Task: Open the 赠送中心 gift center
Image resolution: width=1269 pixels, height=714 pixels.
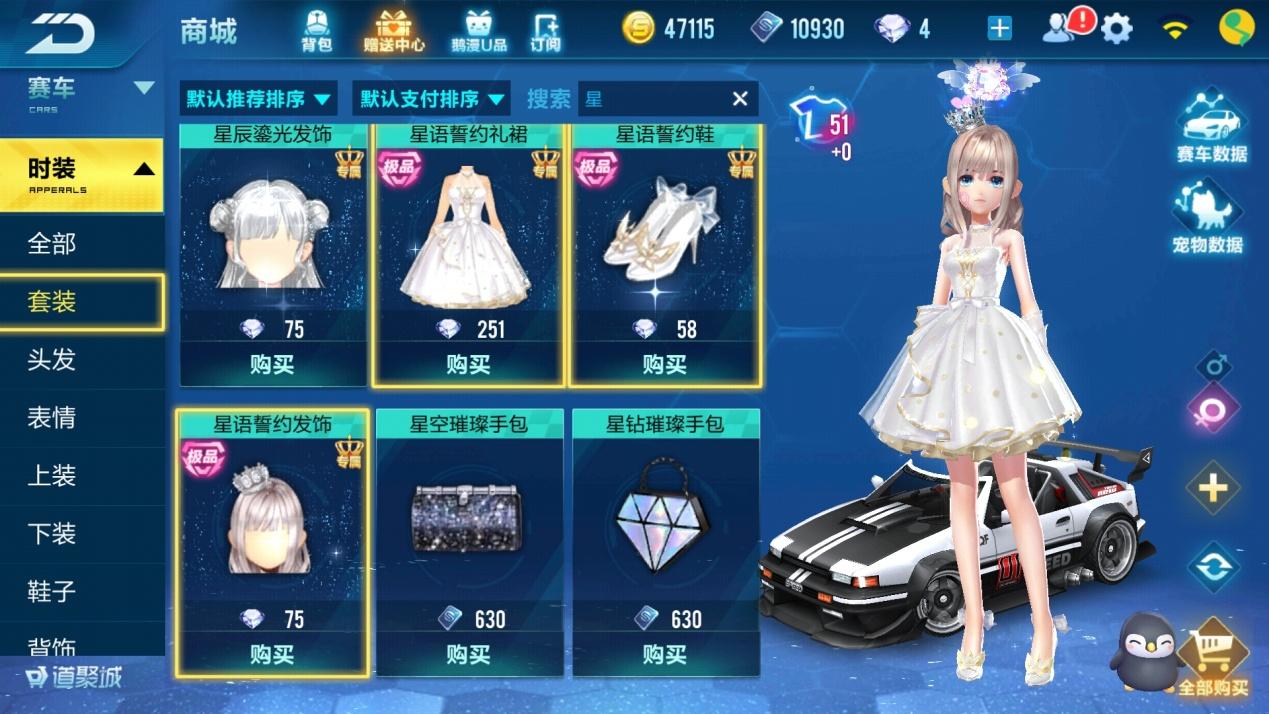Action: click(x=394, y=30)
